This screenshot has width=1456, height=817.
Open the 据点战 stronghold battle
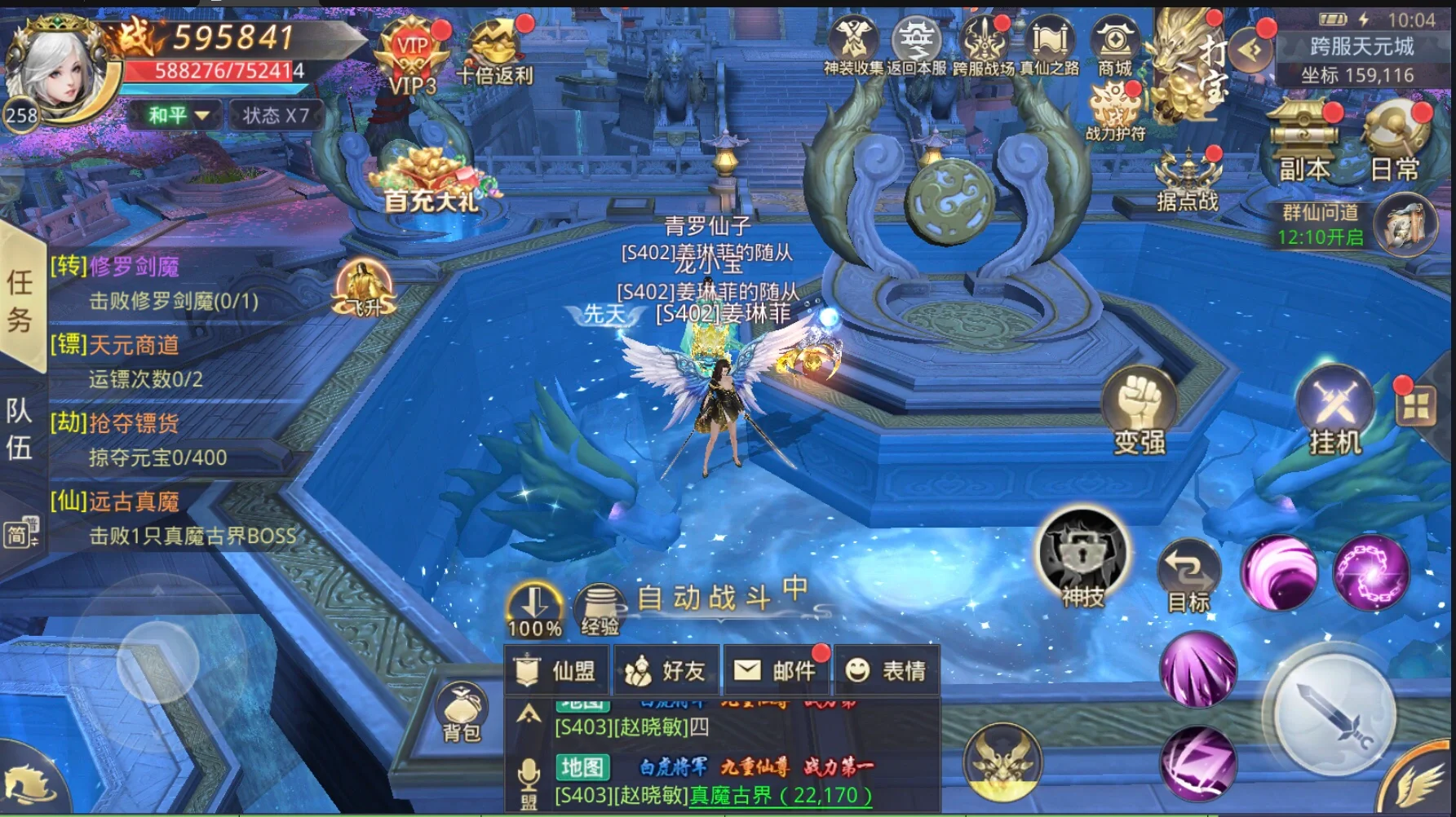(1188, 179)
